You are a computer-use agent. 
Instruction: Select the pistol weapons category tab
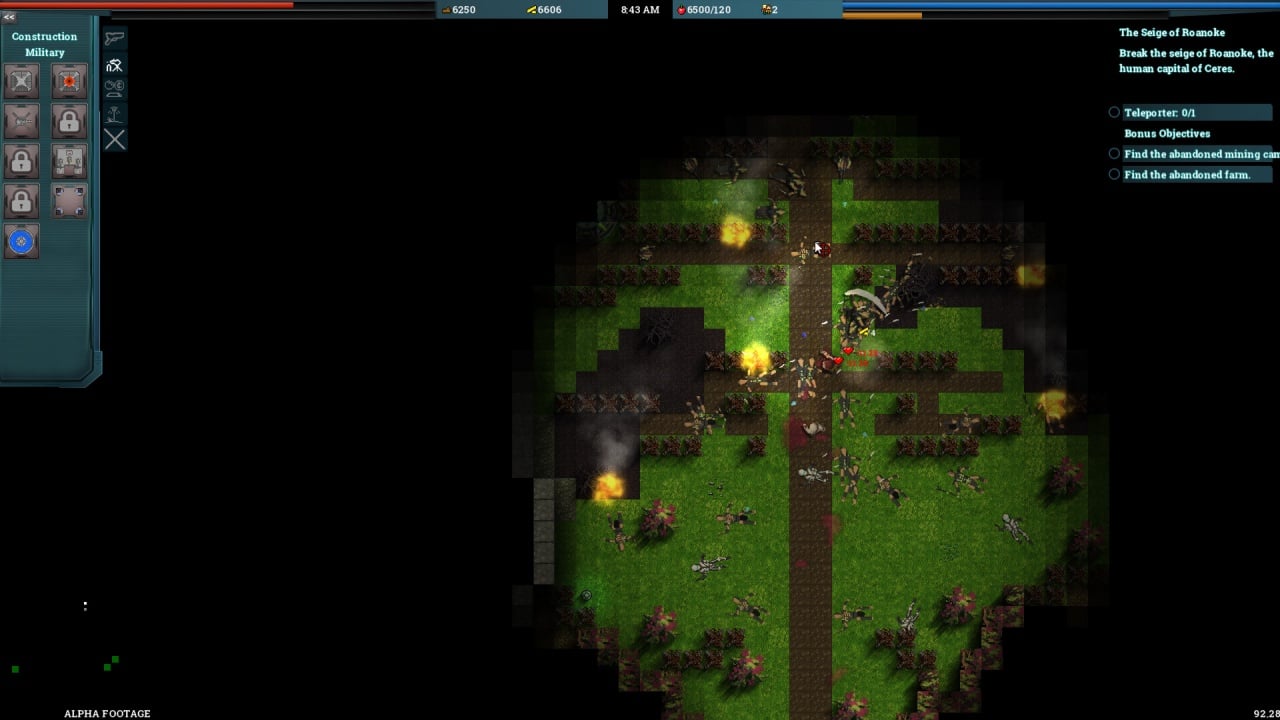[115, 39]
